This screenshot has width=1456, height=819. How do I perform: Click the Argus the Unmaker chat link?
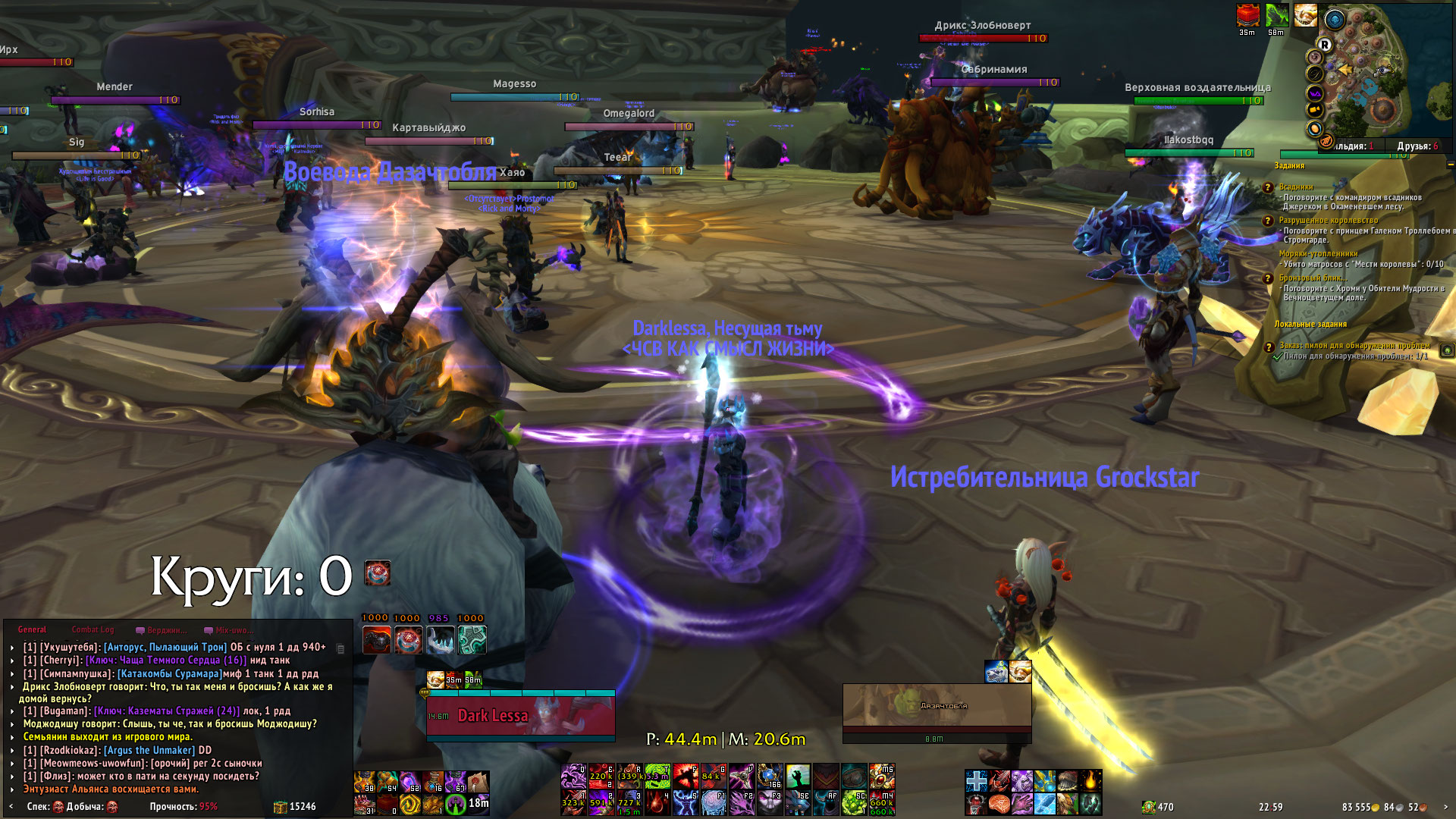pyautogui.click(x=149, y=750)
